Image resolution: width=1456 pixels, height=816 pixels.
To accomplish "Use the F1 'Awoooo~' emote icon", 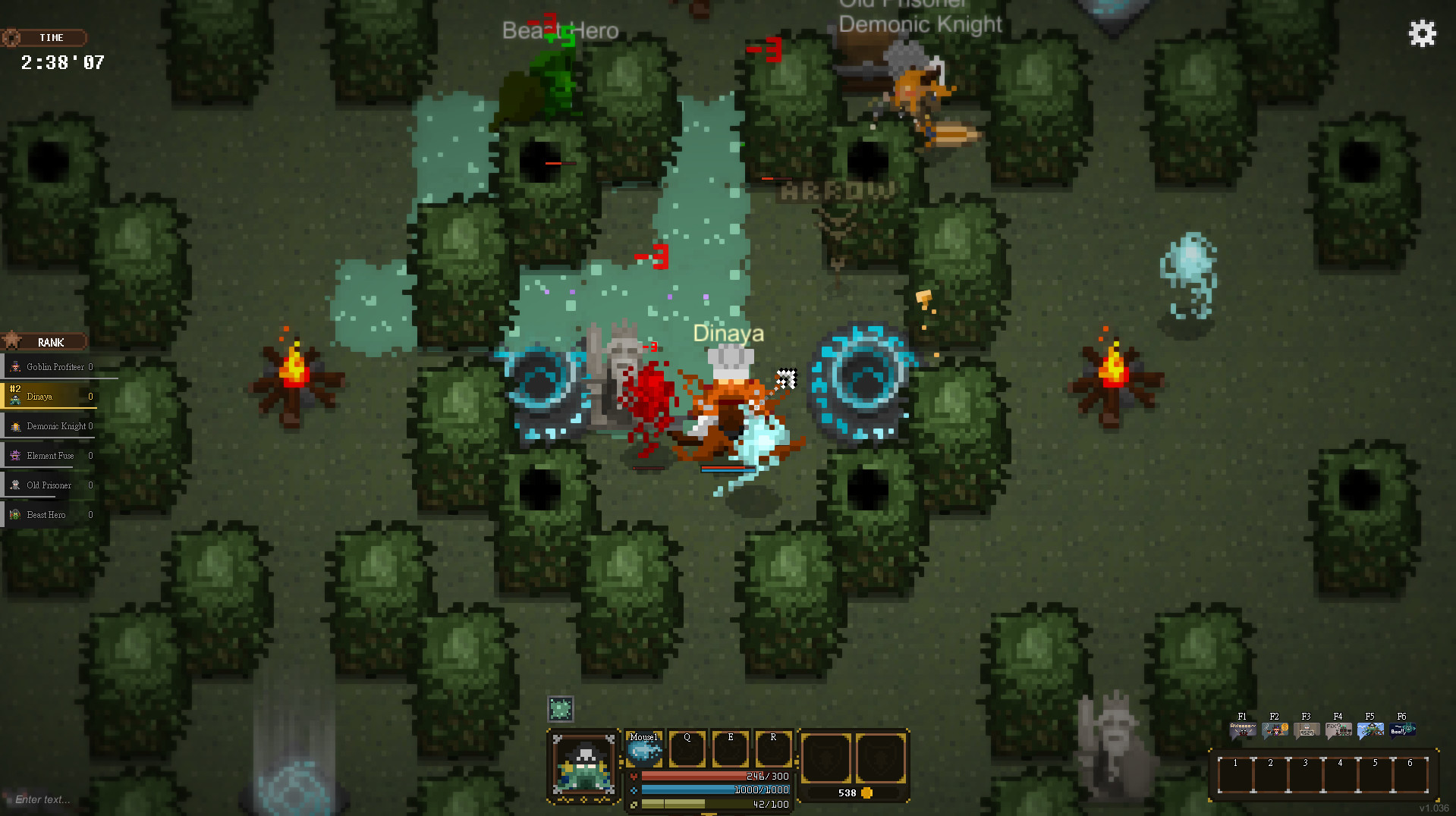I will coord(1242,729).
